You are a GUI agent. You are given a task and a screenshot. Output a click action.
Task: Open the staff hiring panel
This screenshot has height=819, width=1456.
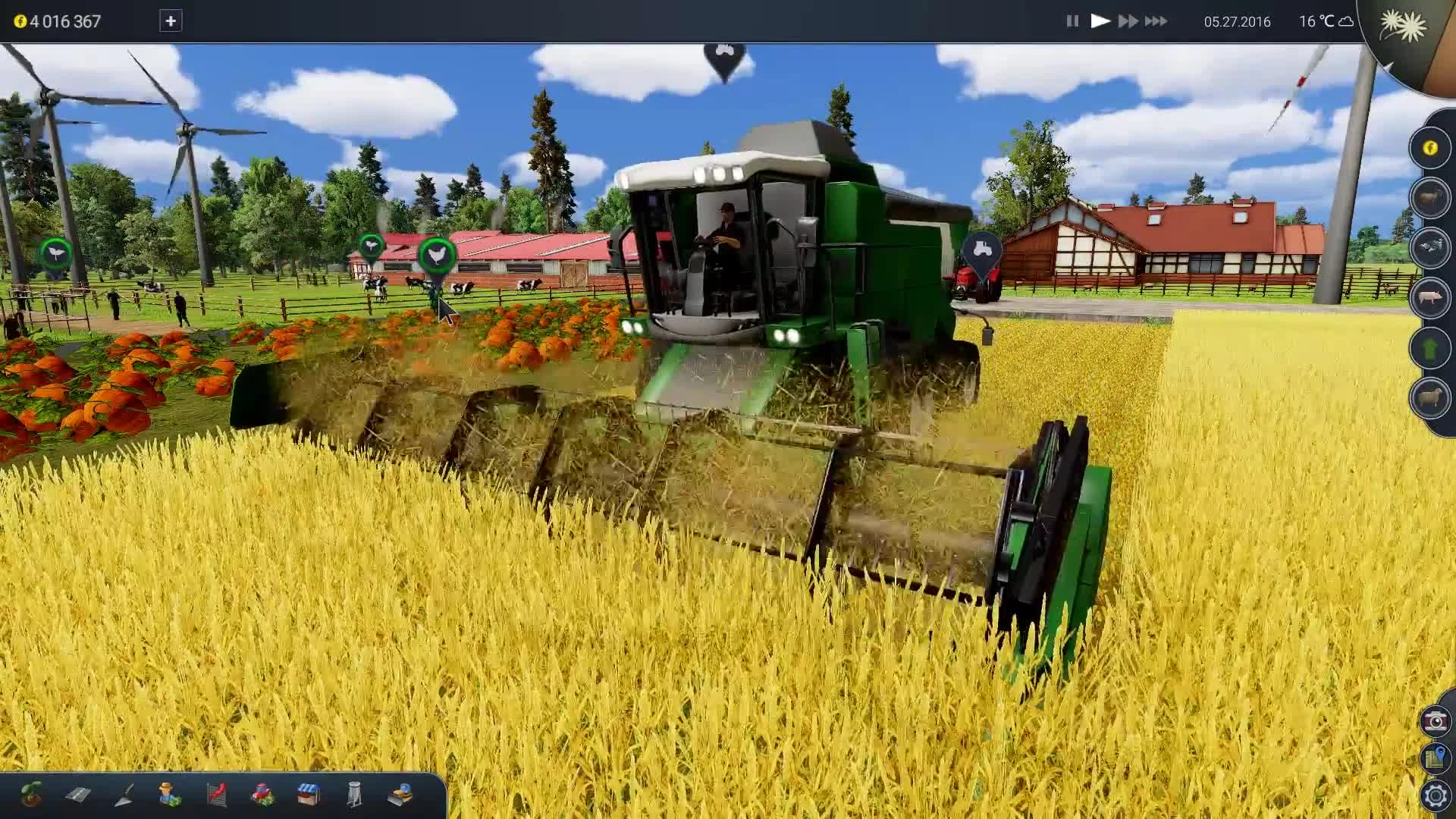[171, 796]
